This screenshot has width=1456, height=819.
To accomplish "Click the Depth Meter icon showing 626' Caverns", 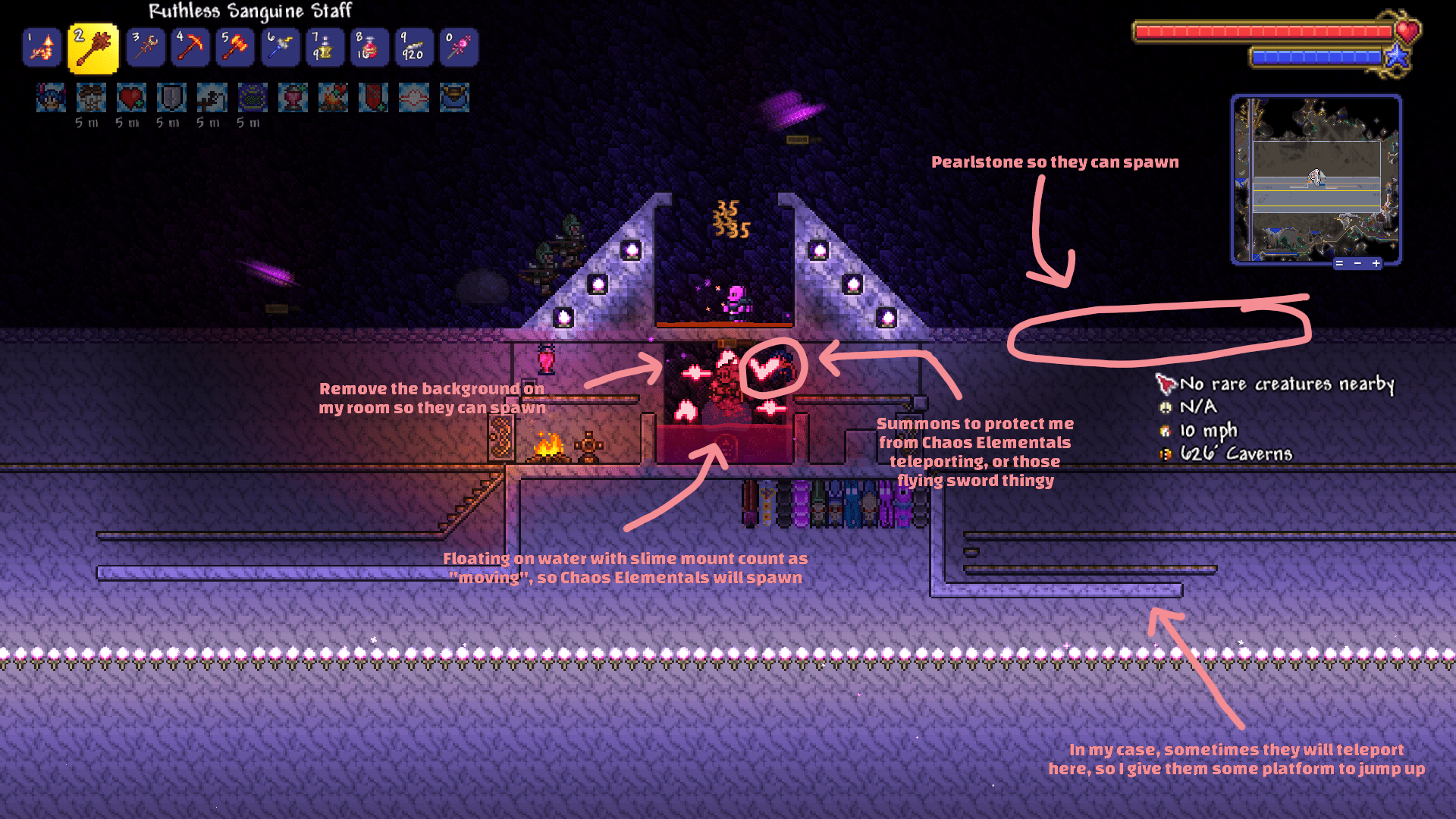I will (x=1164, y=453).
